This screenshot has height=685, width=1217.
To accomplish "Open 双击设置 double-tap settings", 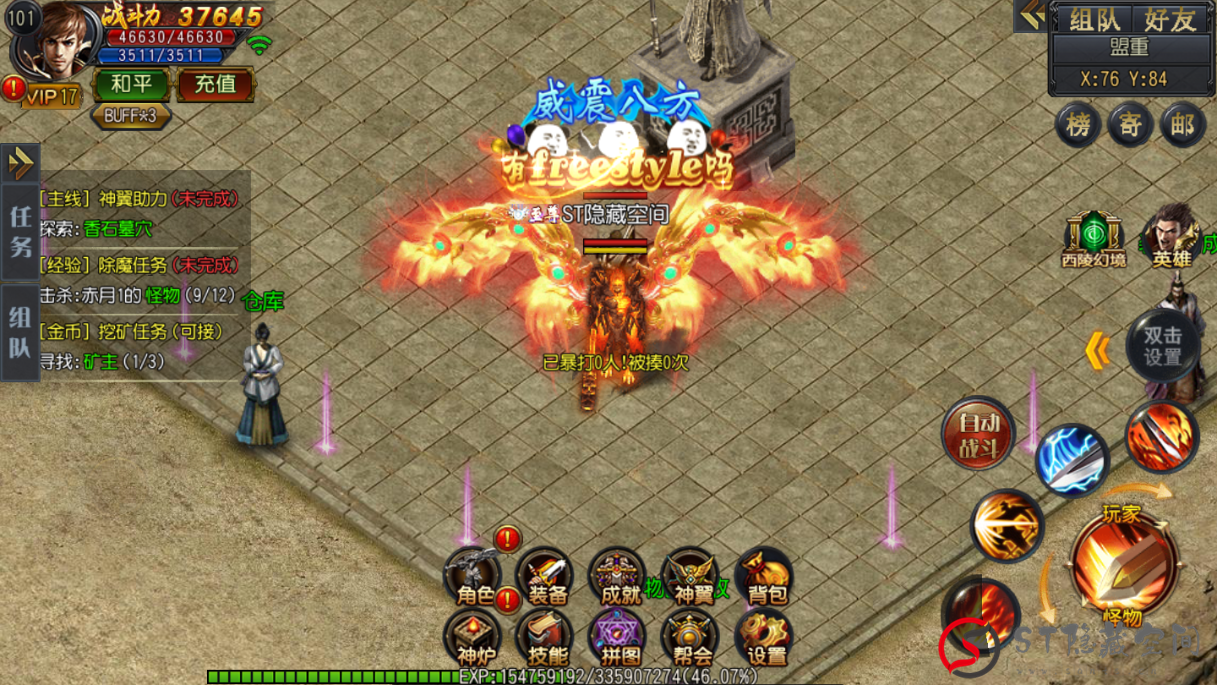I will point(1162,346).
